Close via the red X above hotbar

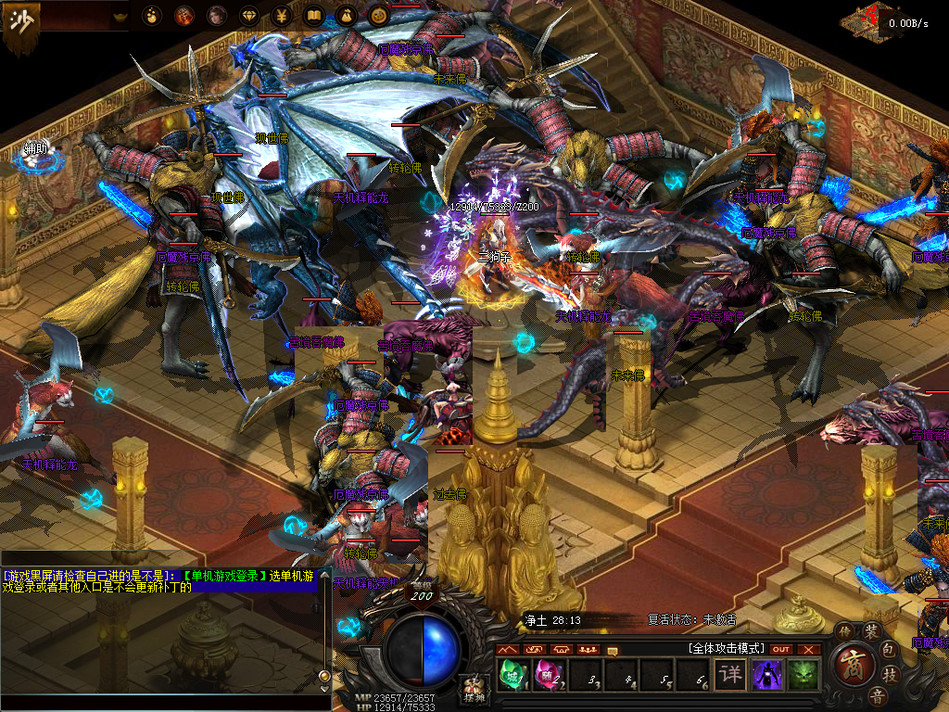click(809, 648)
